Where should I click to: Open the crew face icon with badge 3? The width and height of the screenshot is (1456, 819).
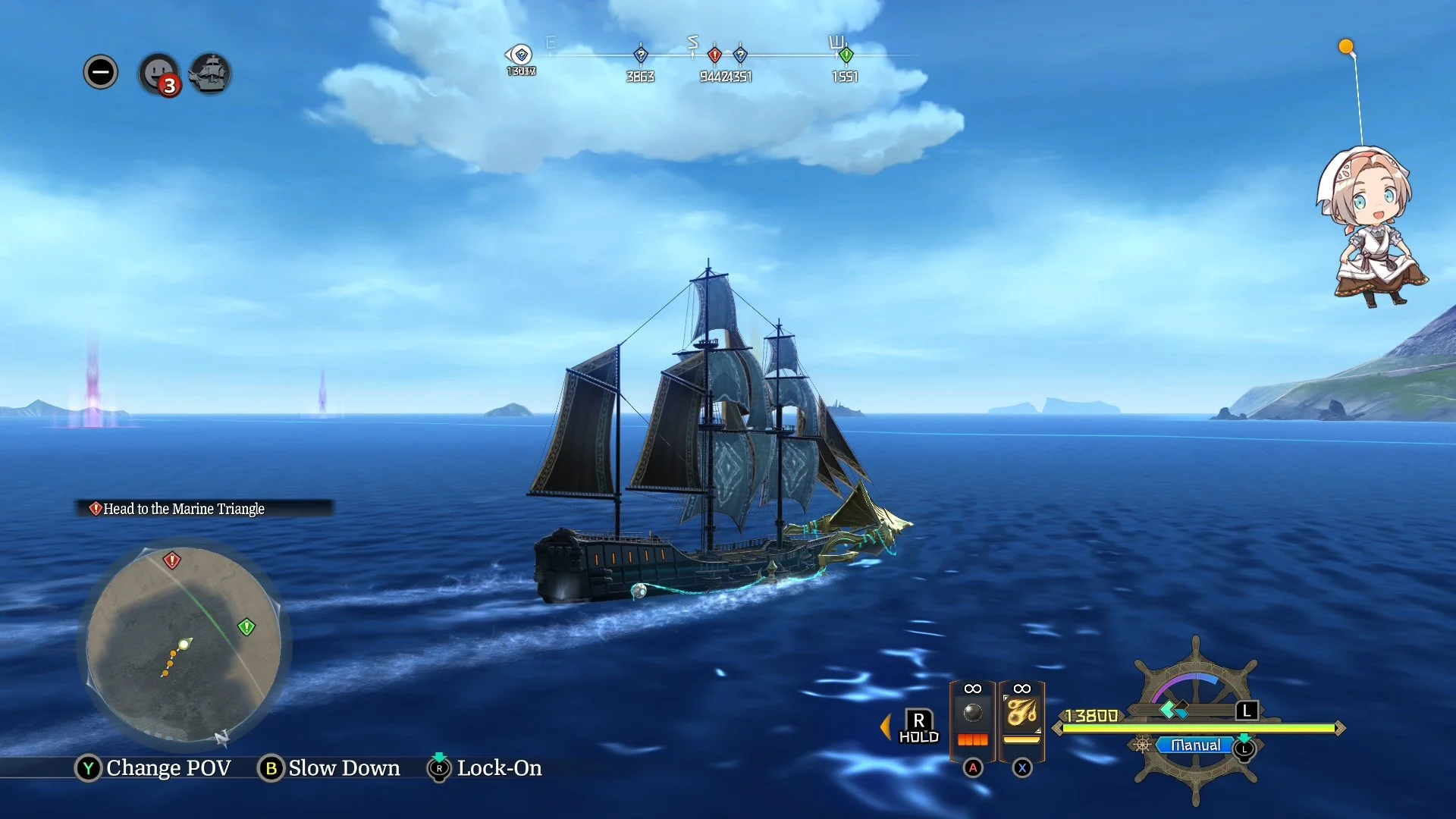coord(158,74)
